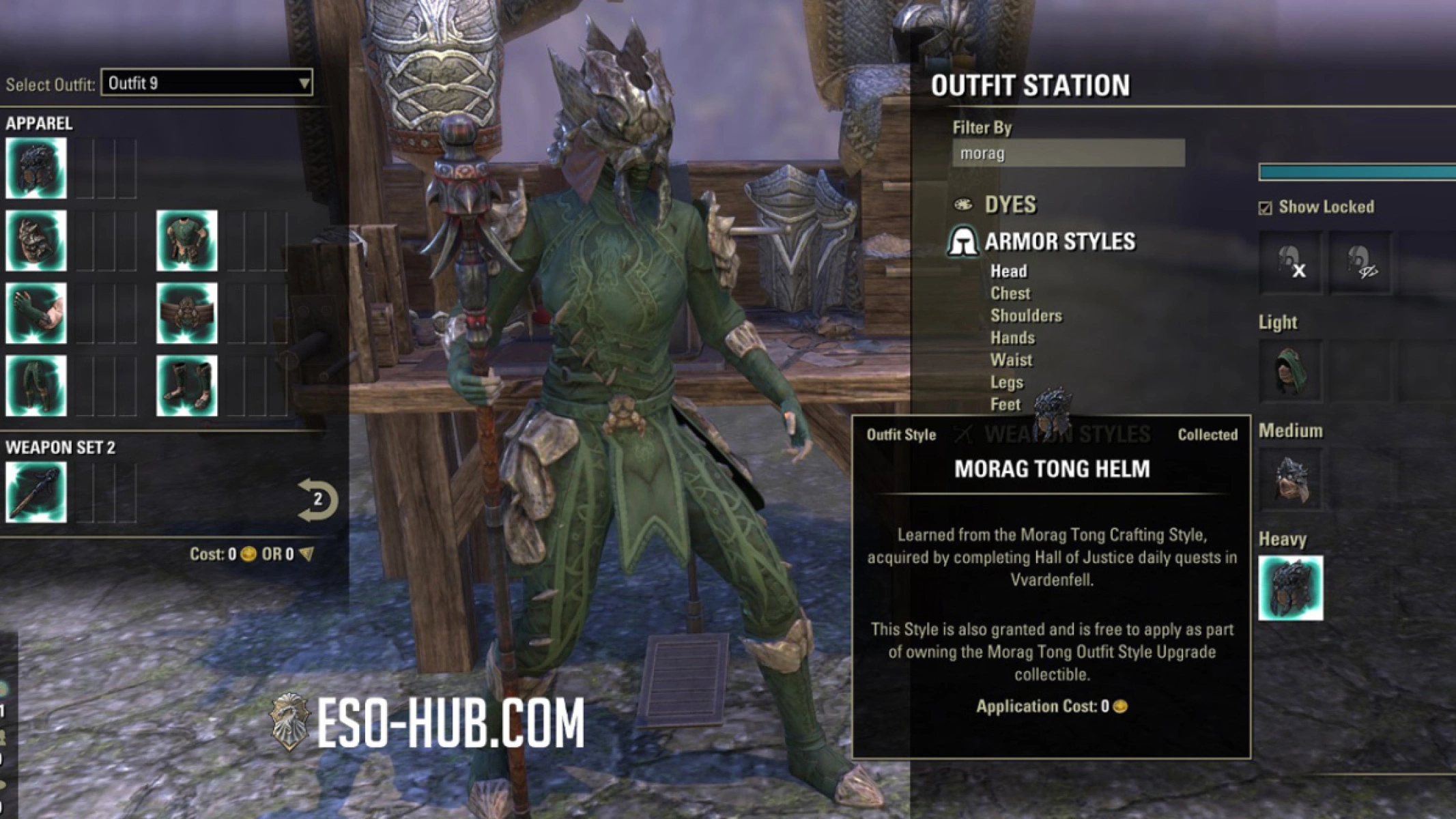Select Head under Armor Styles
Screen dimensions: 1456x819
point(1010,271)
